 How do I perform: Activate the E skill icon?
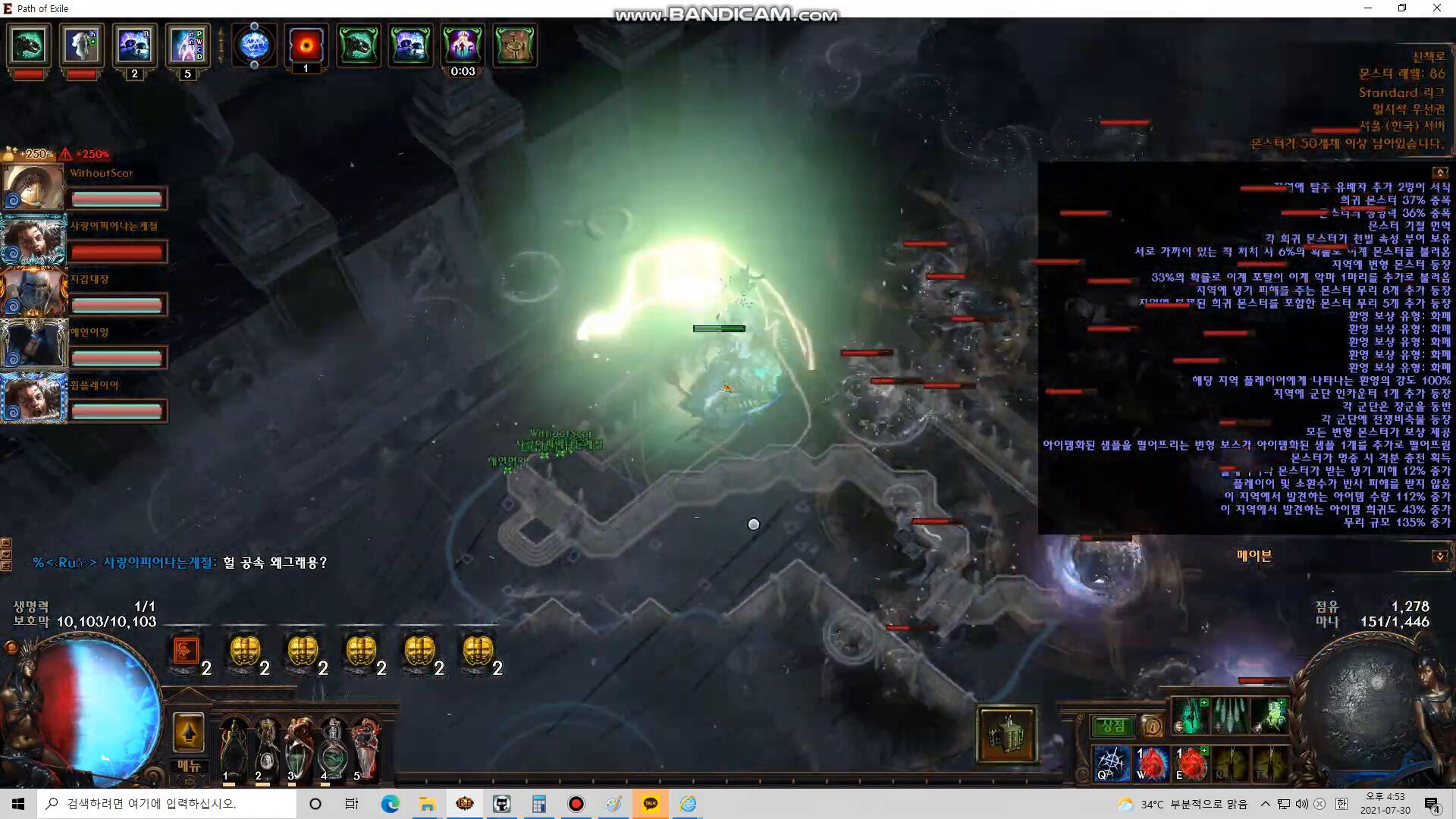1191,763
